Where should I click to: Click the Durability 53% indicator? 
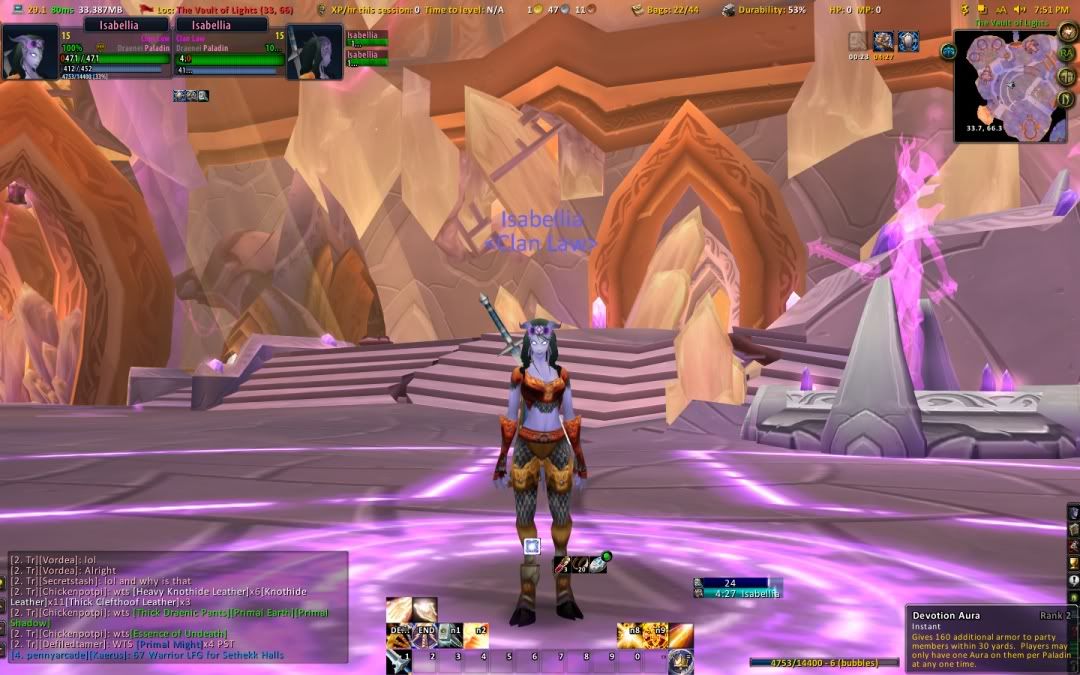(765, 9)
